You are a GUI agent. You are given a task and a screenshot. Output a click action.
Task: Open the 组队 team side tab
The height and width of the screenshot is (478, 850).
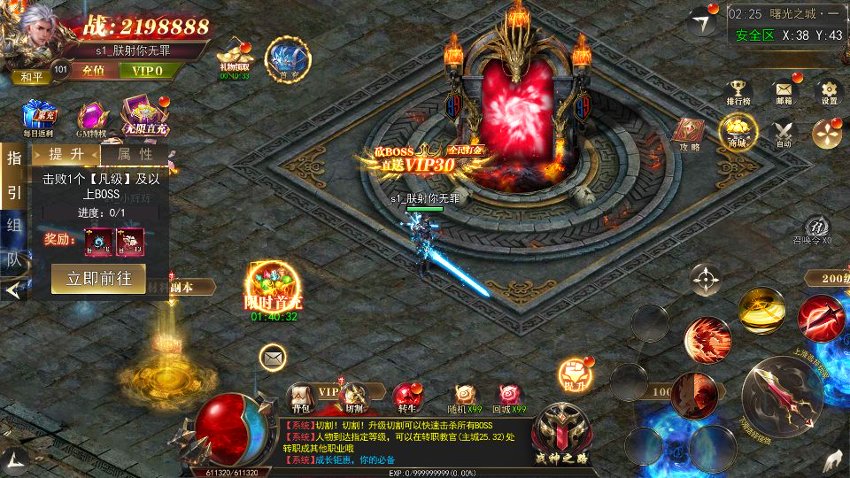click(x=14, y=241)
